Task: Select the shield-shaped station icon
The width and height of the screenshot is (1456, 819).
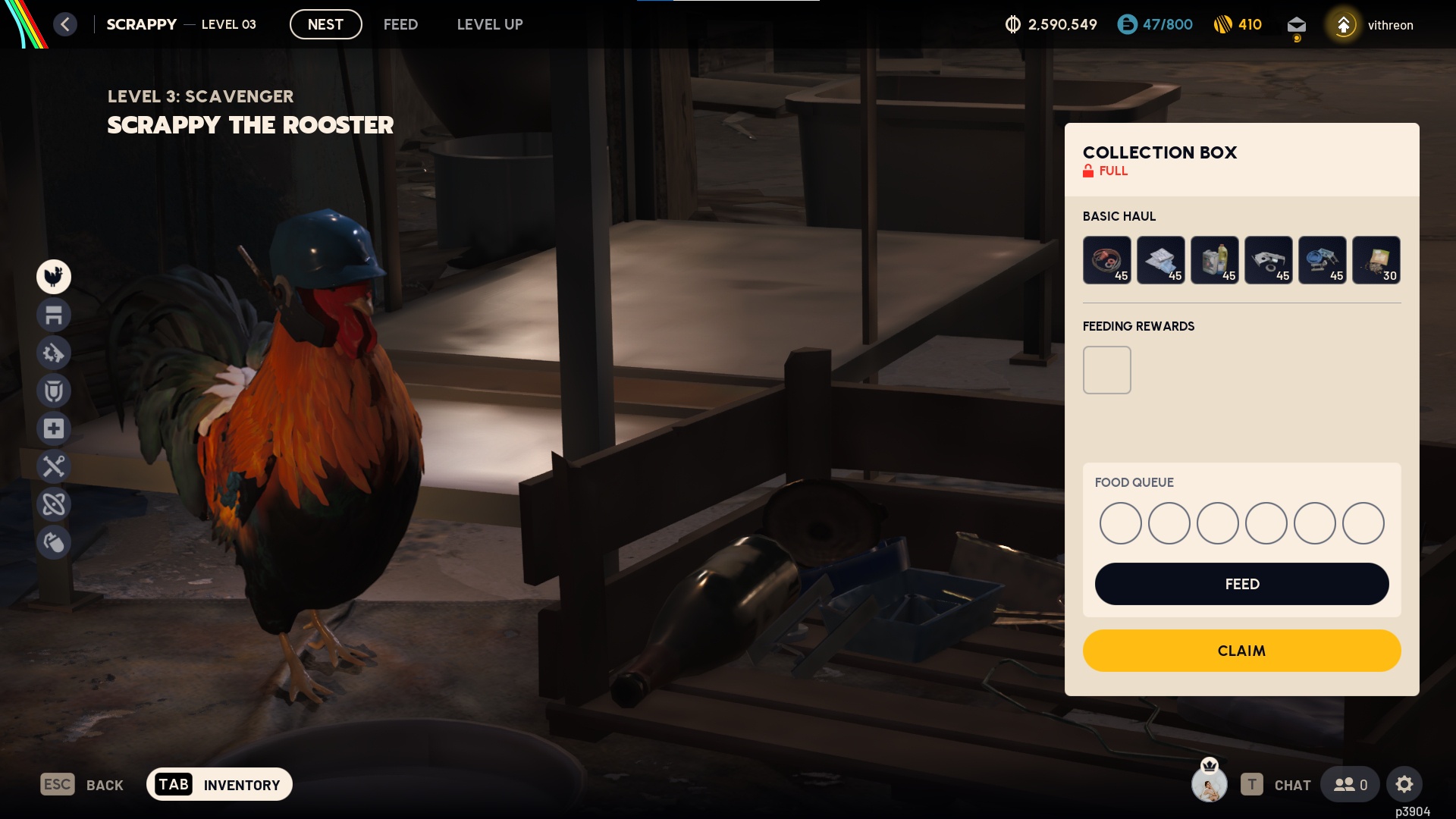Action: pyautogui.click(x=54, y=391)
